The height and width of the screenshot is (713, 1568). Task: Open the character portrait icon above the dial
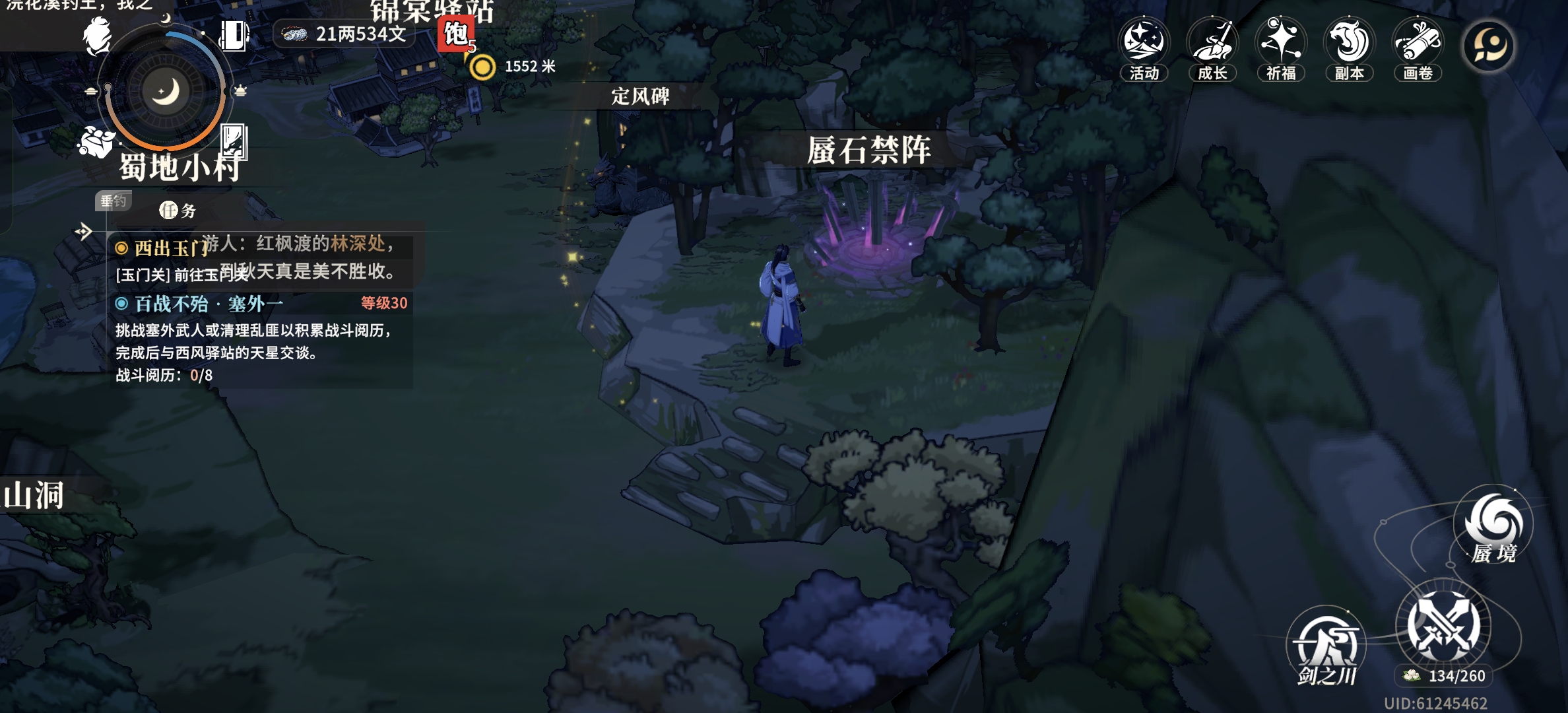pos(97,36)
